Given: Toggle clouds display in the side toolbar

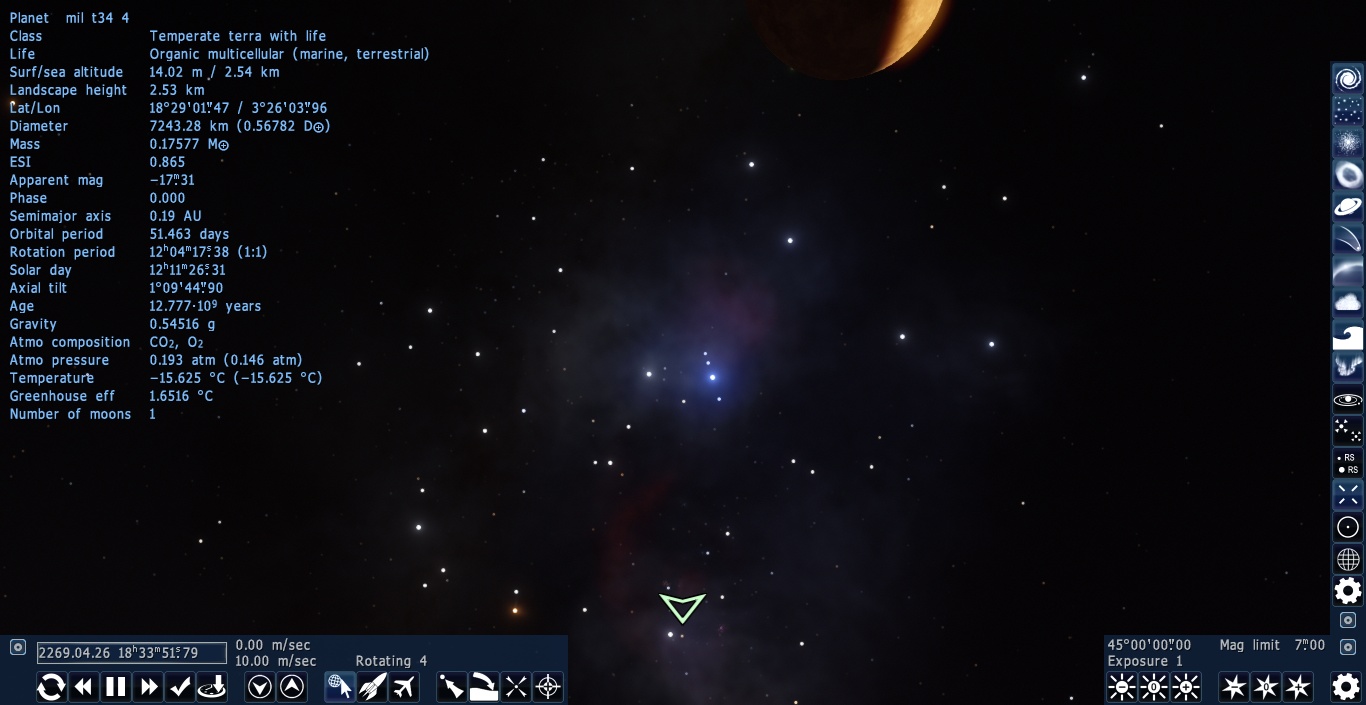Looking at the screenshot, I should coord(1348,302).
